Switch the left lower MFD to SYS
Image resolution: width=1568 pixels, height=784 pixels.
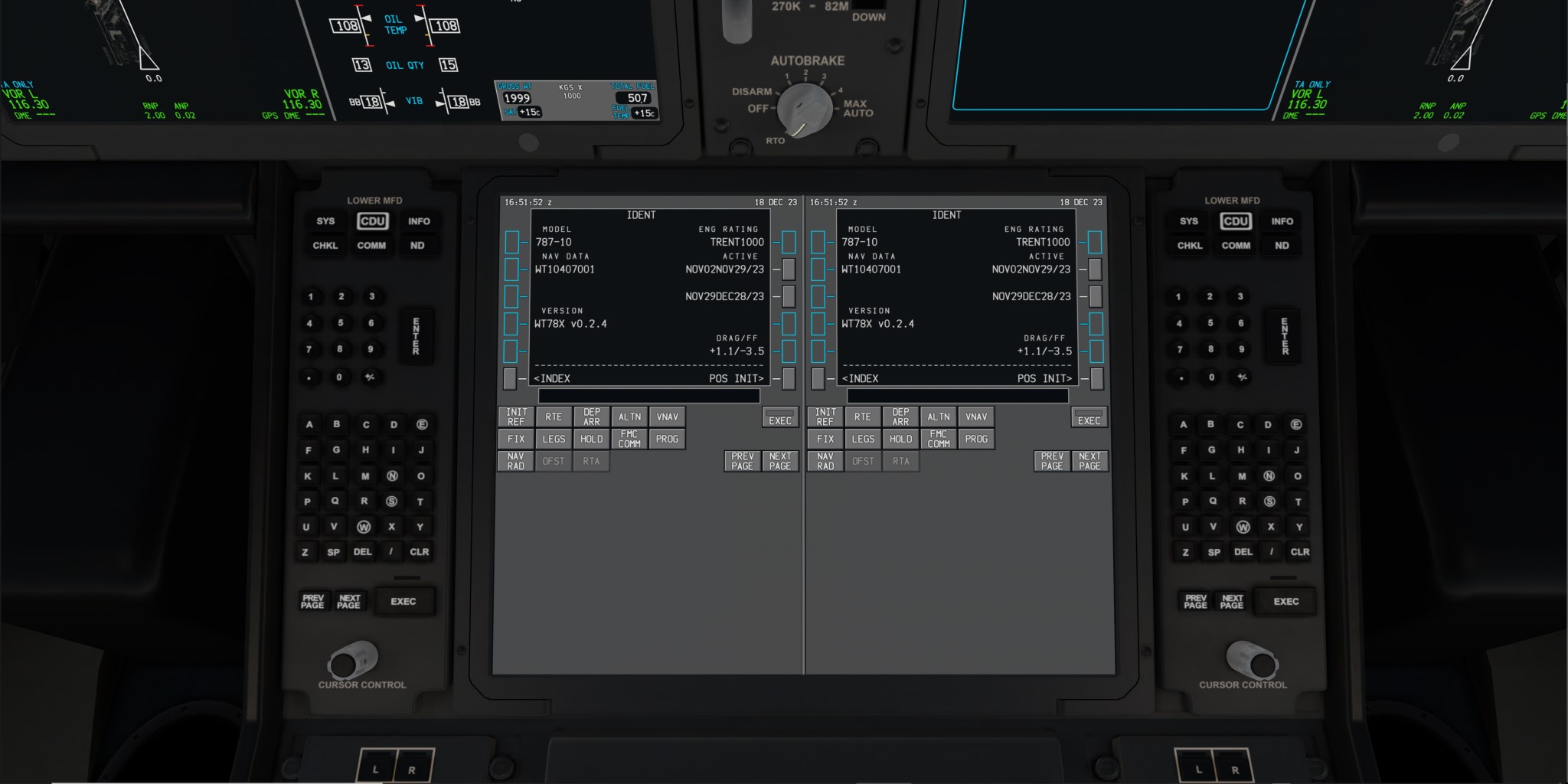click(x=325, y=221)
